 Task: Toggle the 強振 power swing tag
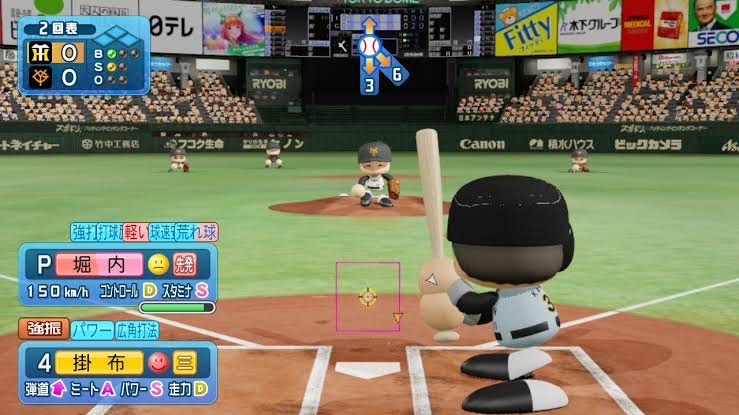click(x=43, y=328)
